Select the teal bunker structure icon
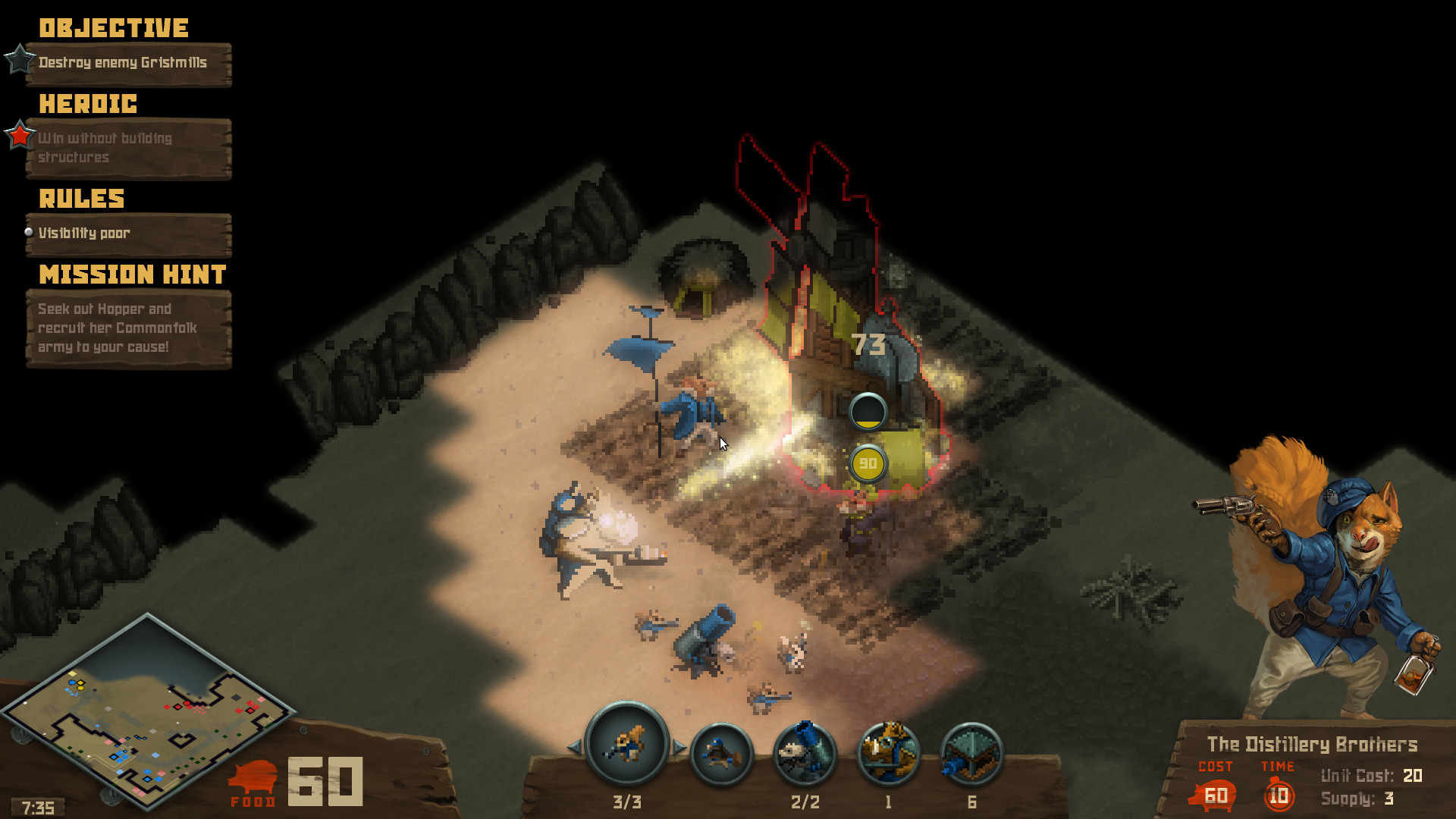Screen dimensions: 1456x819 pos(971,753)
